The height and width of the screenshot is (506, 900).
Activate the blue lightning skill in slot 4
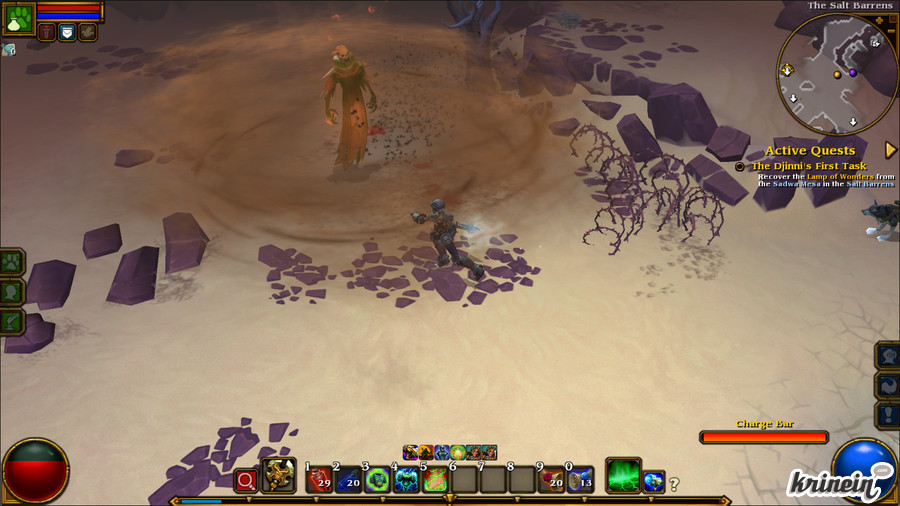pyautogui.click(x=406, y=480)
